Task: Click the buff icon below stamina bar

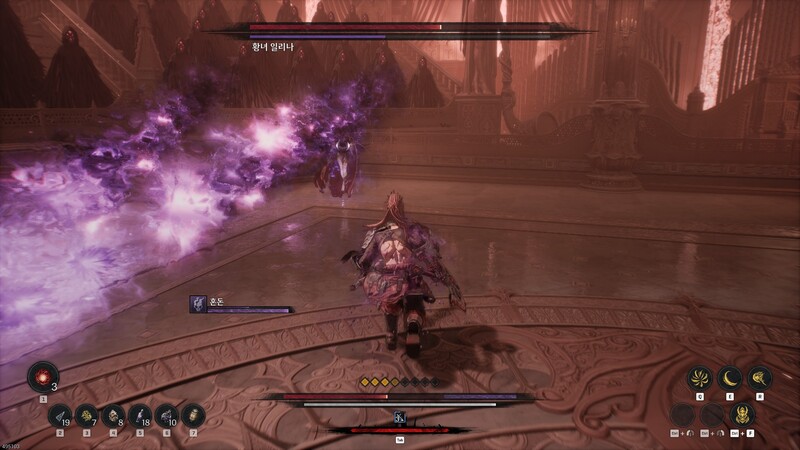Action: click(399, 417)
